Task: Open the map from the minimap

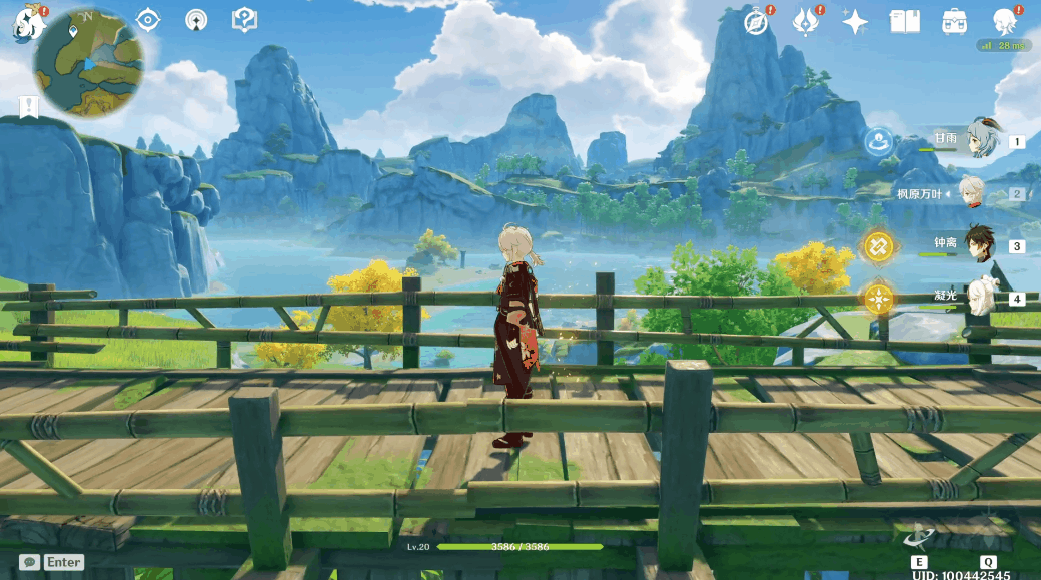Action: pos(87,64)
